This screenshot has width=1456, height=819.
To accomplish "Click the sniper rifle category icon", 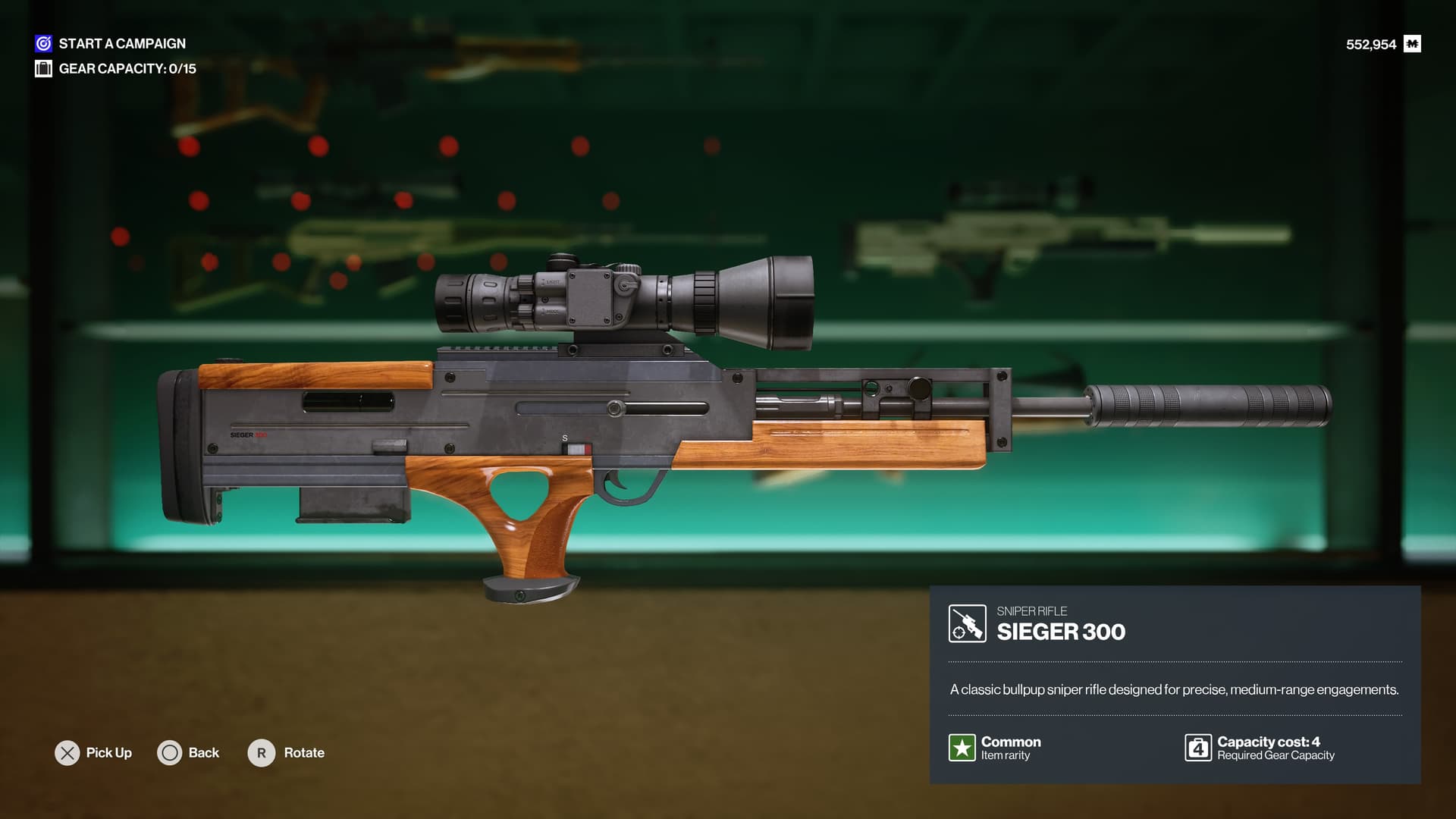I will (x=967, y=623).
